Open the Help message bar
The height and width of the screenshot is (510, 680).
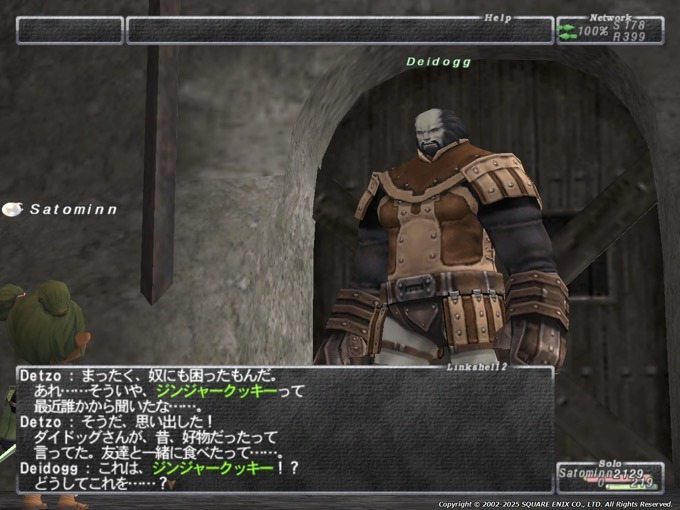tap(340, 30)
